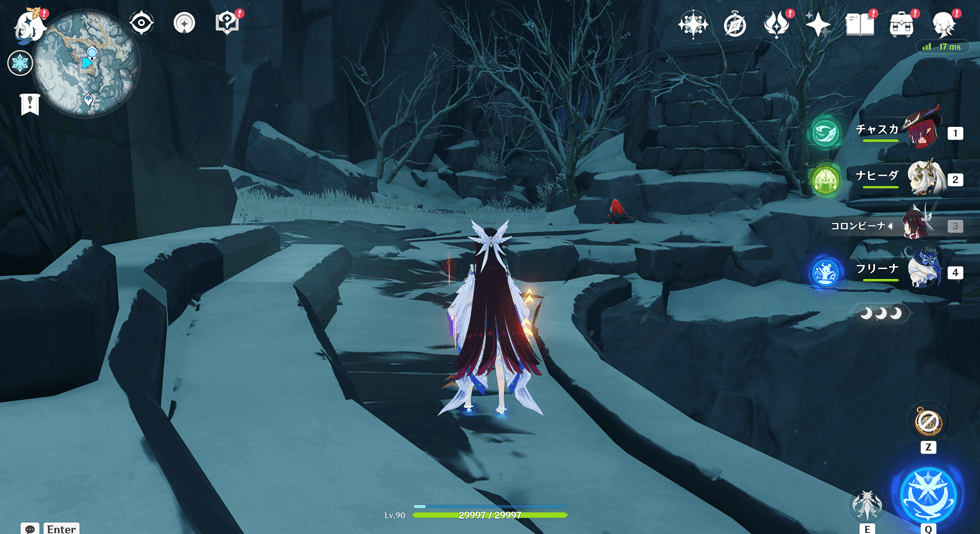This screenshot has height=534, width=980.
Task: Open the character head profile icon
Action: coord(943,25)
